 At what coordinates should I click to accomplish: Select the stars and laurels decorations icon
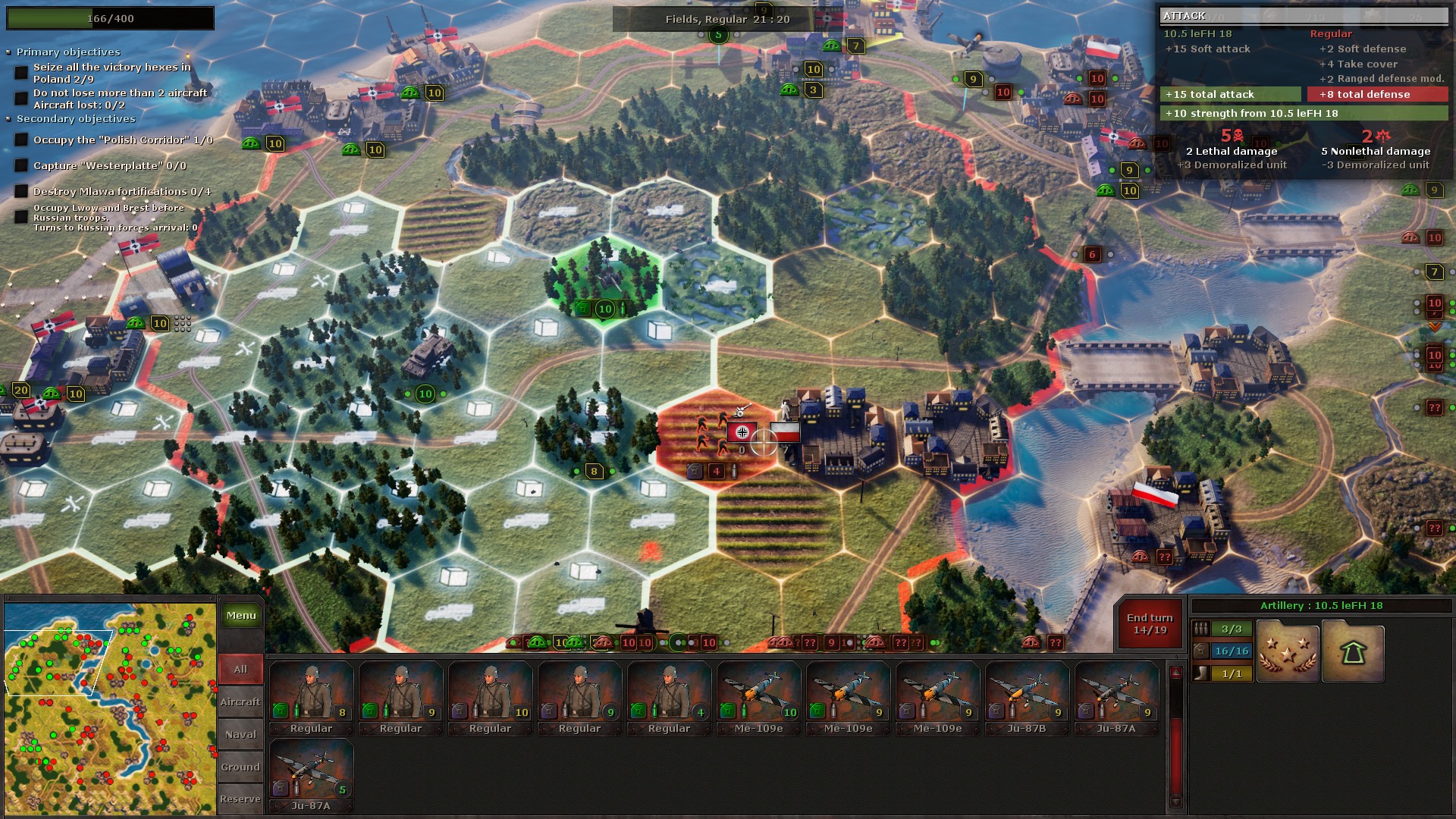pyautogui.click(x=1287, y=651)
